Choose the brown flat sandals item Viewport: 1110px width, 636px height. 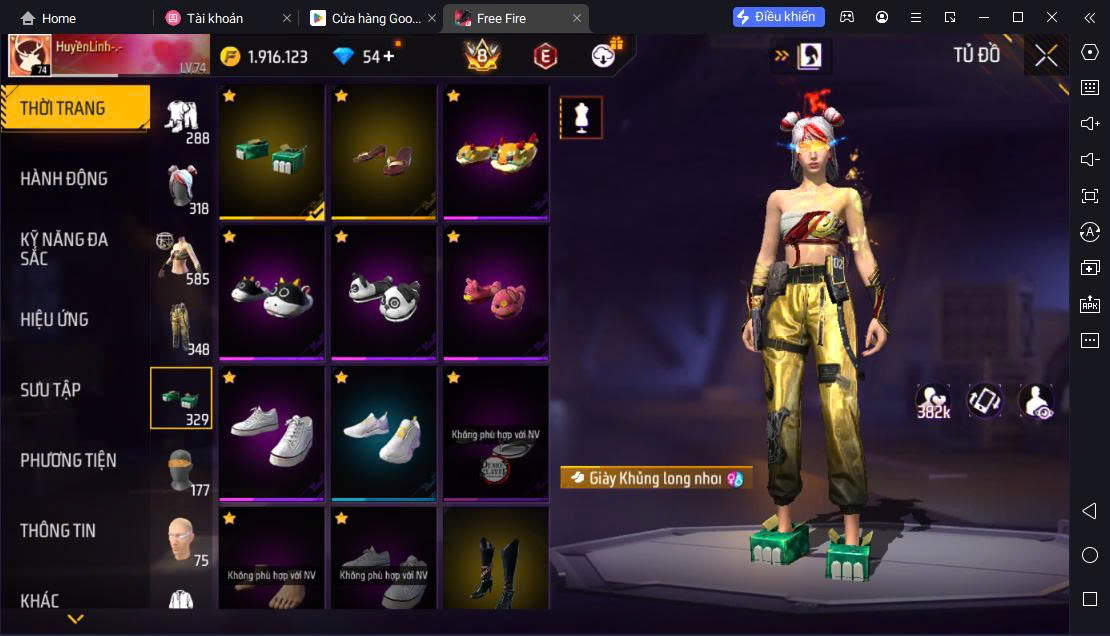click(x=384, y=152)
